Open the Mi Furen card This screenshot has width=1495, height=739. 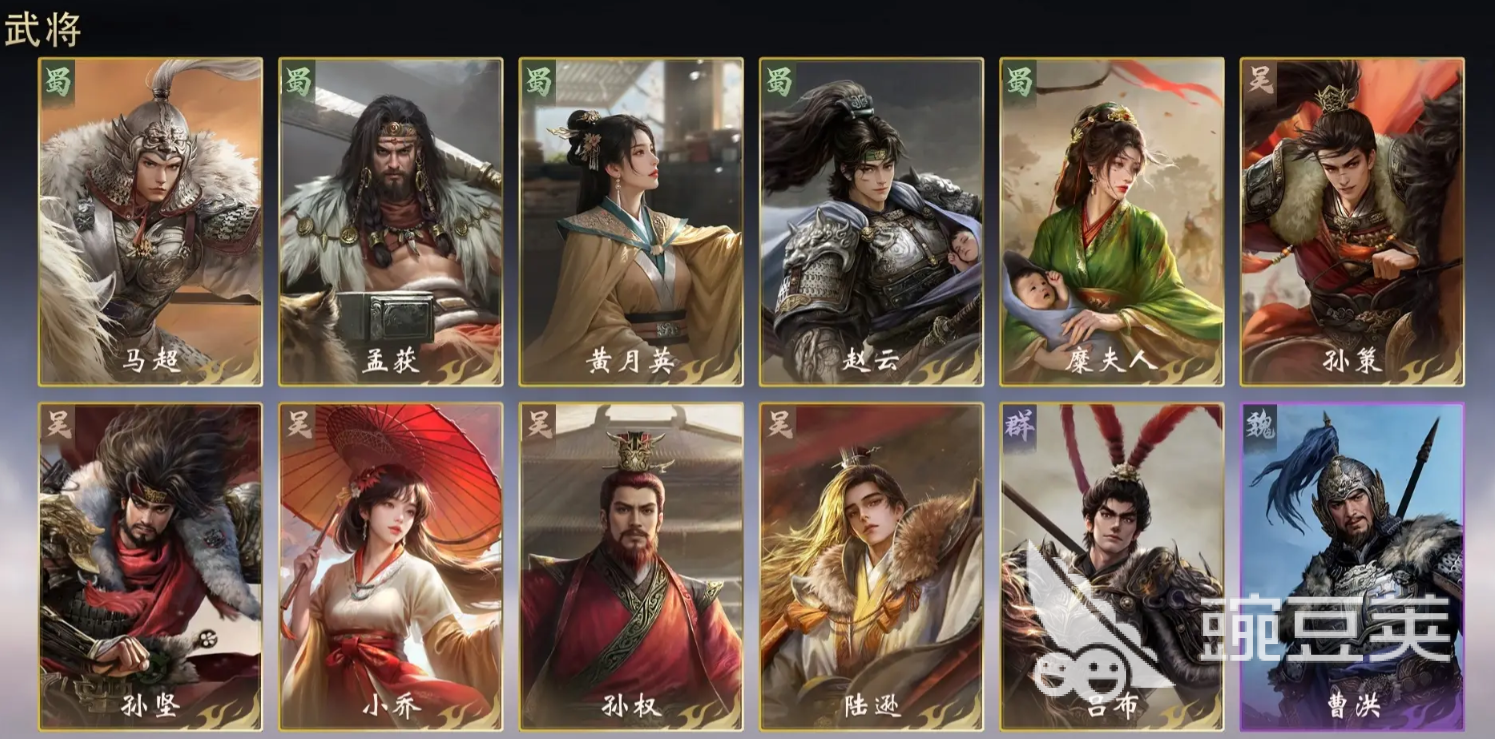tap(1110, 220)
